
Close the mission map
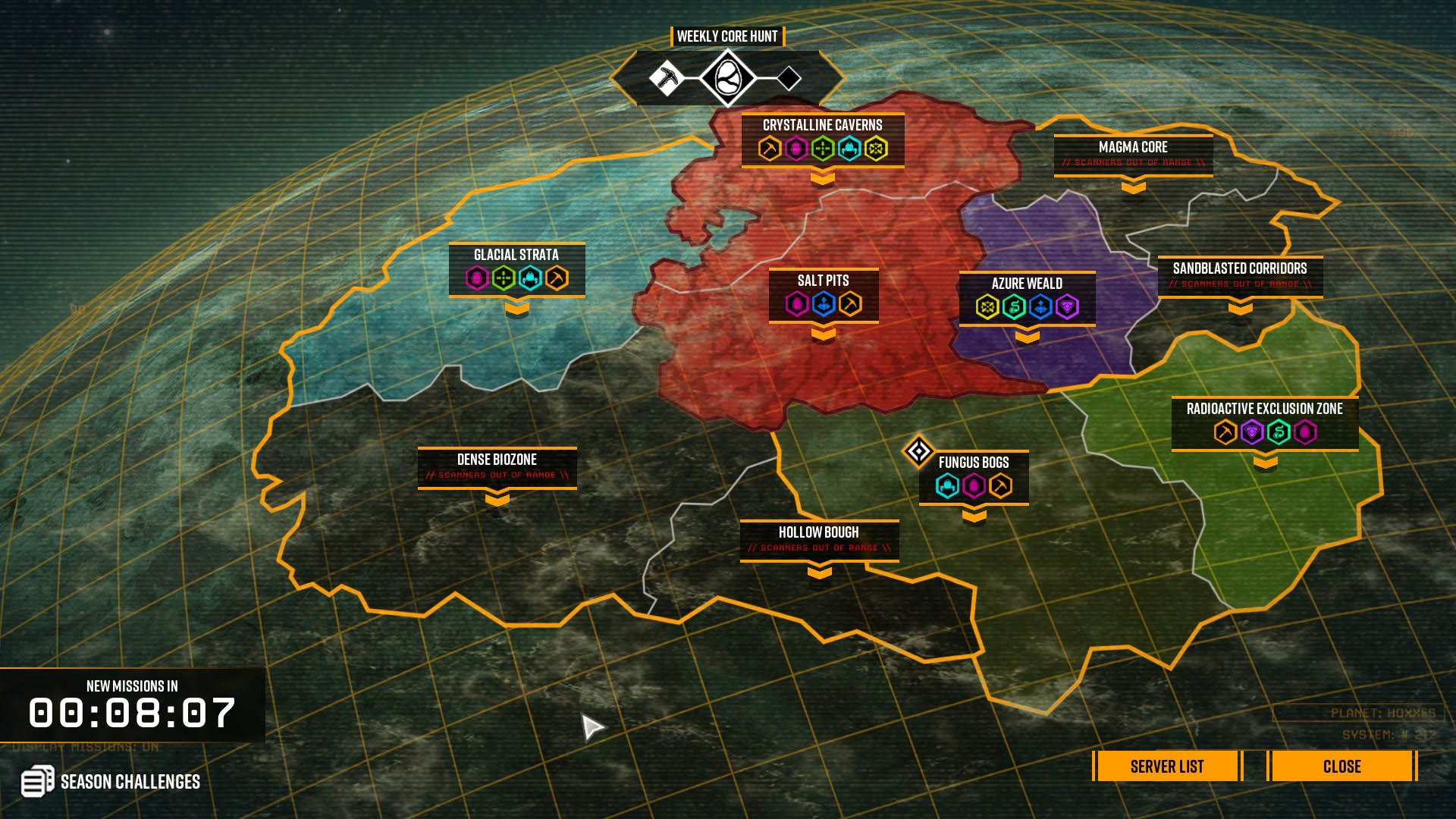pos(1341,766)
